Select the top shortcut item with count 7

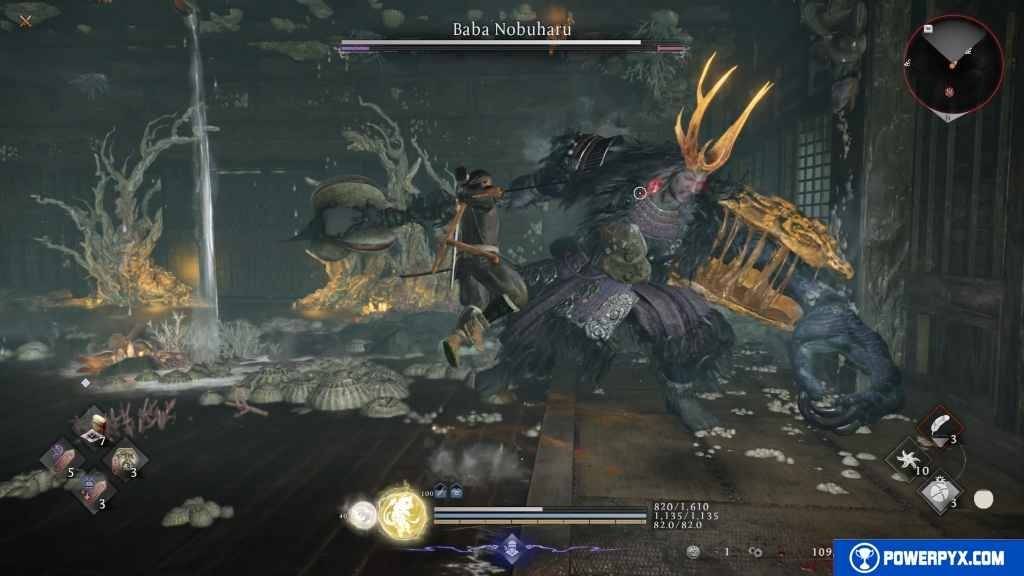point(94,427)
